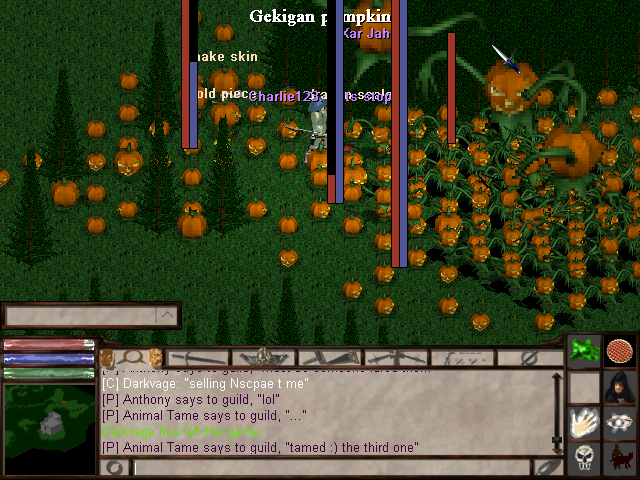Toggle the eye look icon
The image size is (640, 480).
click(x=620, y=423)
